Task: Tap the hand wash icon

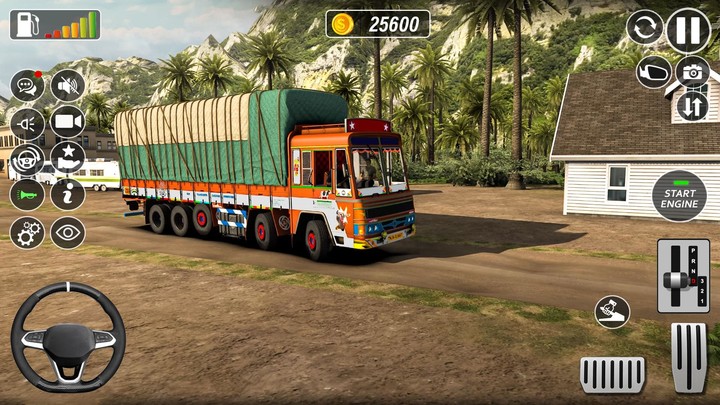Action: click(612, 312)
